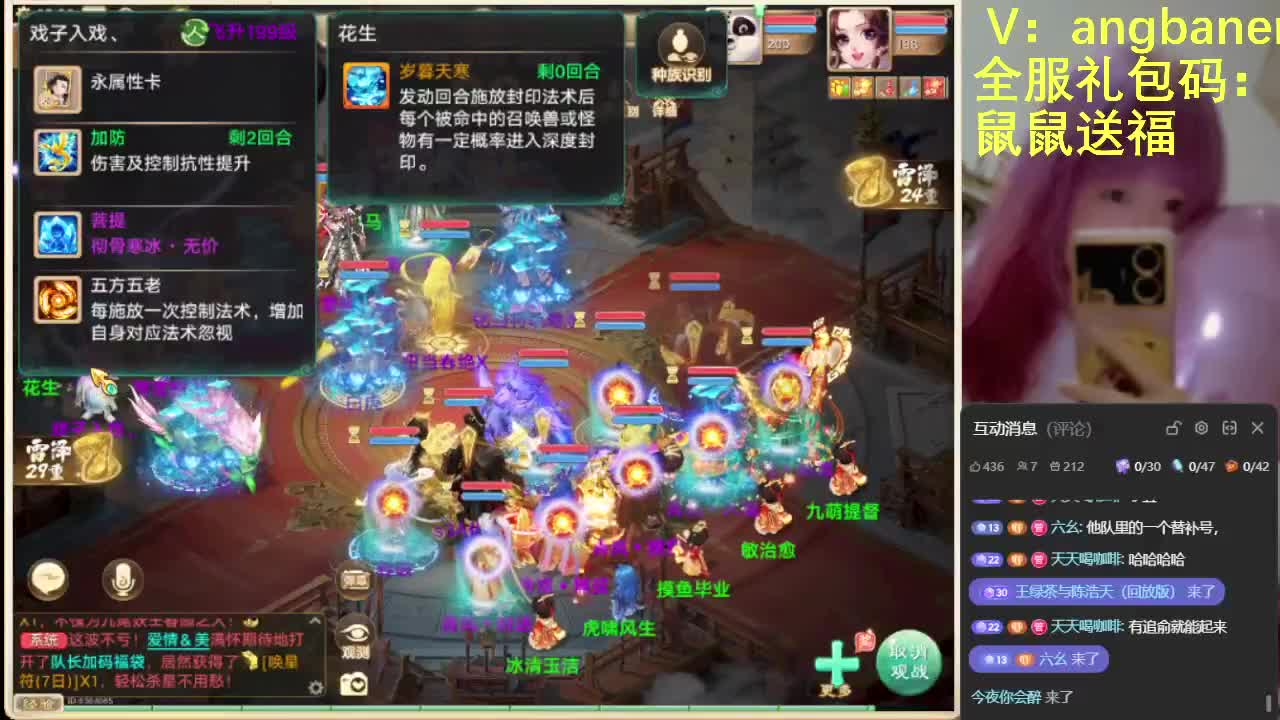Select the 种族识别 (race identification) skill icon

click(680, 45)
